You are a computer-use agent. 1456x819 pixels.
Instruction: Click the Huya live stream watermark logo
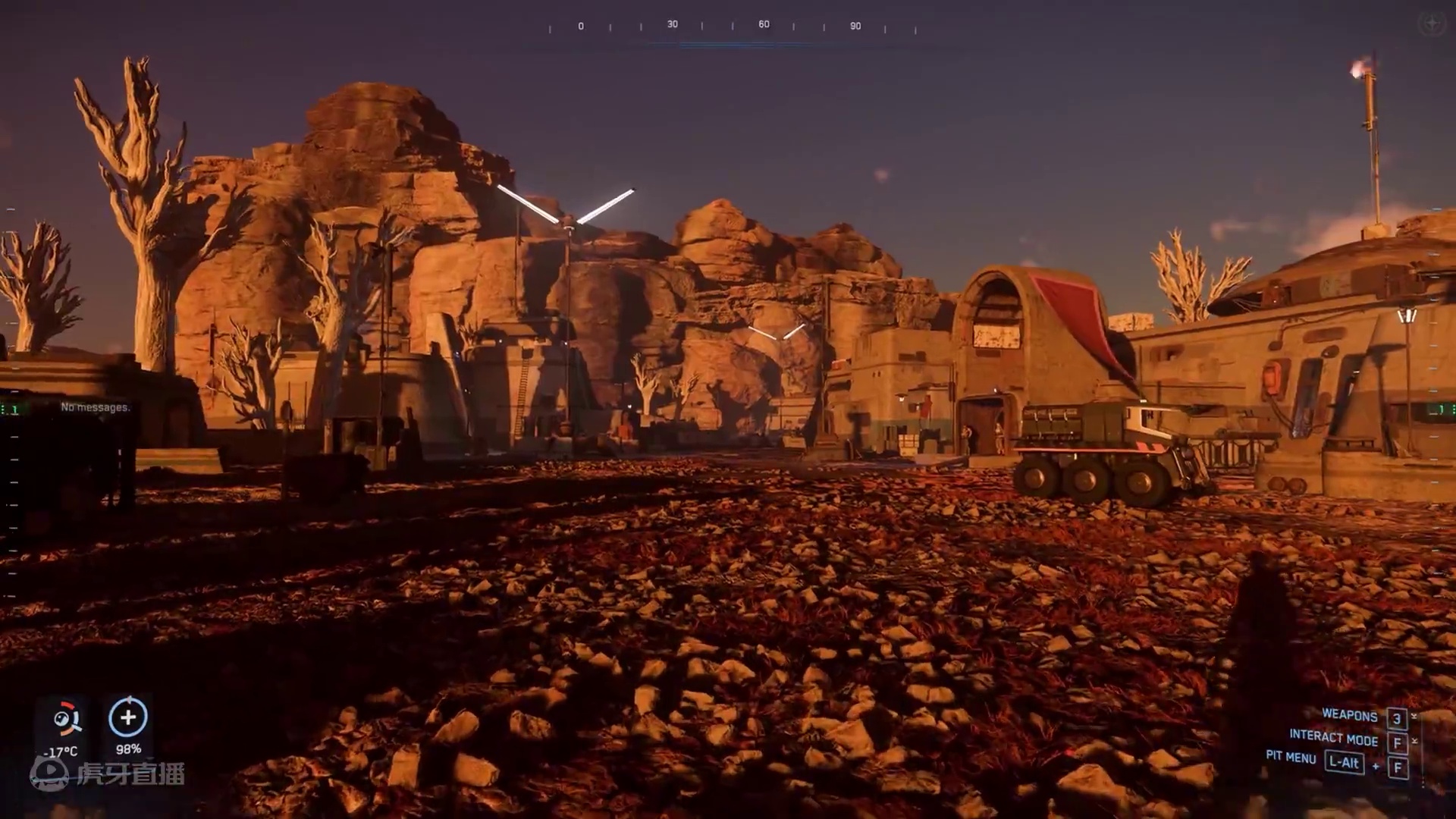coord(108,773)
